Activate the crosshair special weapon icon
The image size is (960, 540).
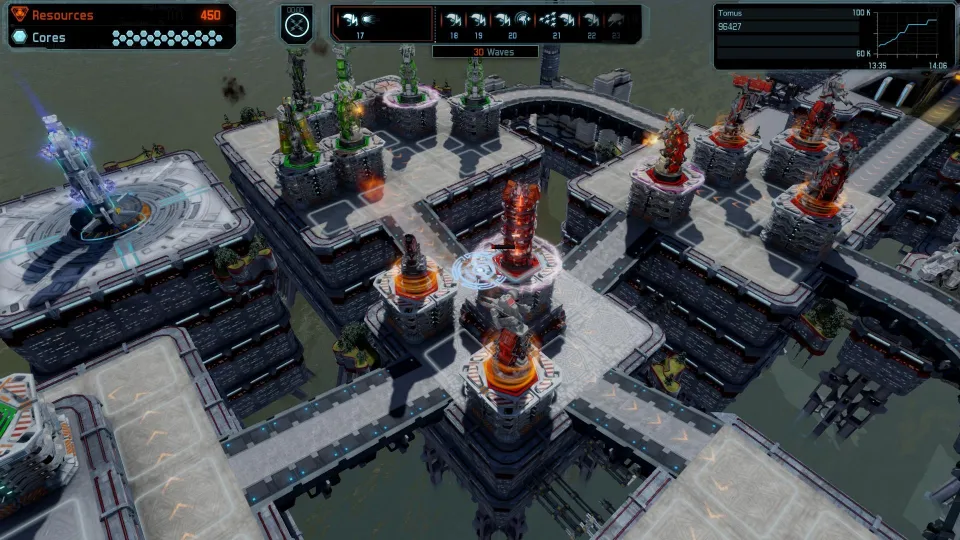point(296,25)
